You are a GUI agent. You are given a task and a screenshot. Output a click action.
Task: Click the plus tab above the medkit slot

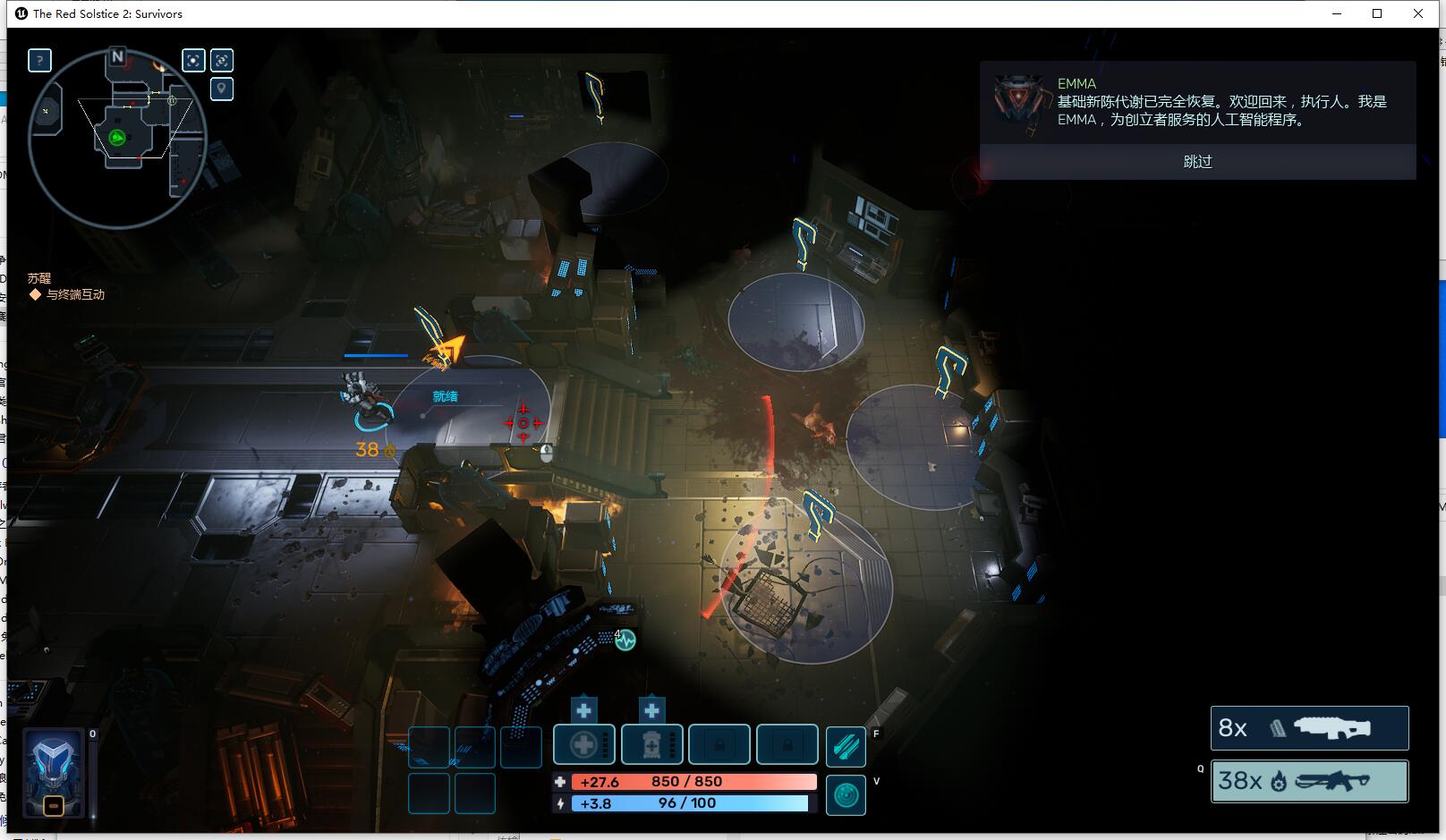[583, 710]
